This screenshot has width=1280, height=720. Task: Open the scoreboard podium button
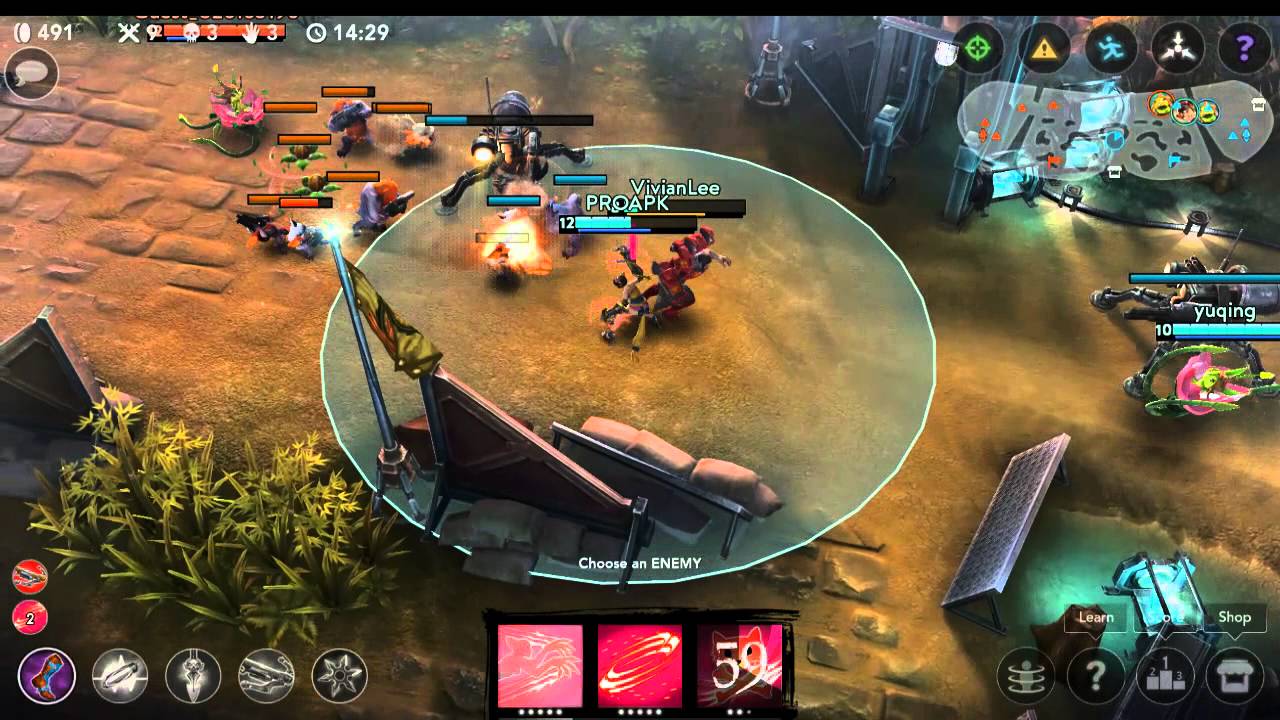[x=1165, y=677]
